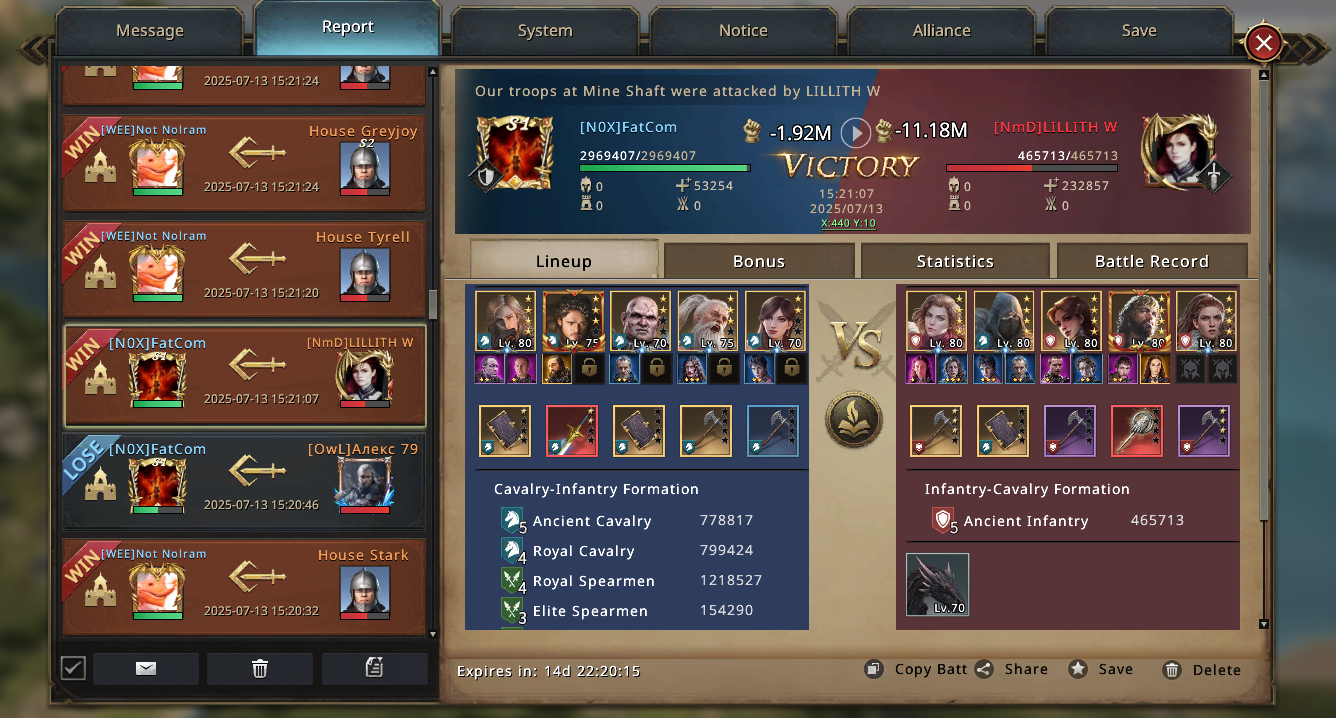The height and width of the screenshot is (718, 1336).
Task: Switch to battle Statistics tab
Action: point(955,261)
